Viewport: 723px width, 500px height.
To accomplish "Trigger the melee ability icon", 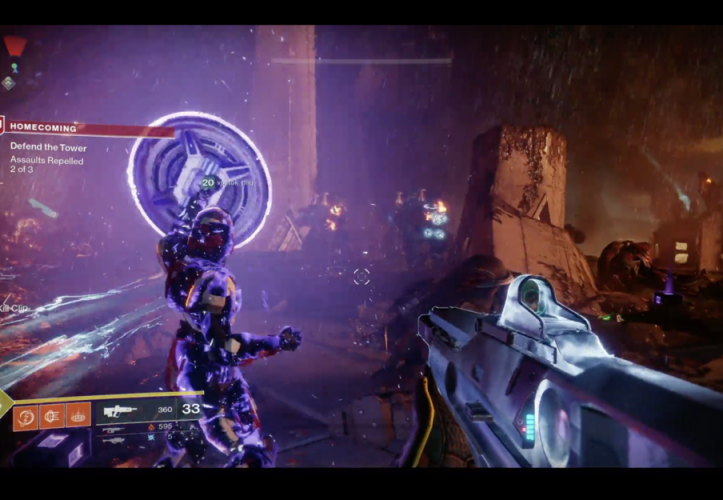I will pyautogui.click(x=53, y=415).
